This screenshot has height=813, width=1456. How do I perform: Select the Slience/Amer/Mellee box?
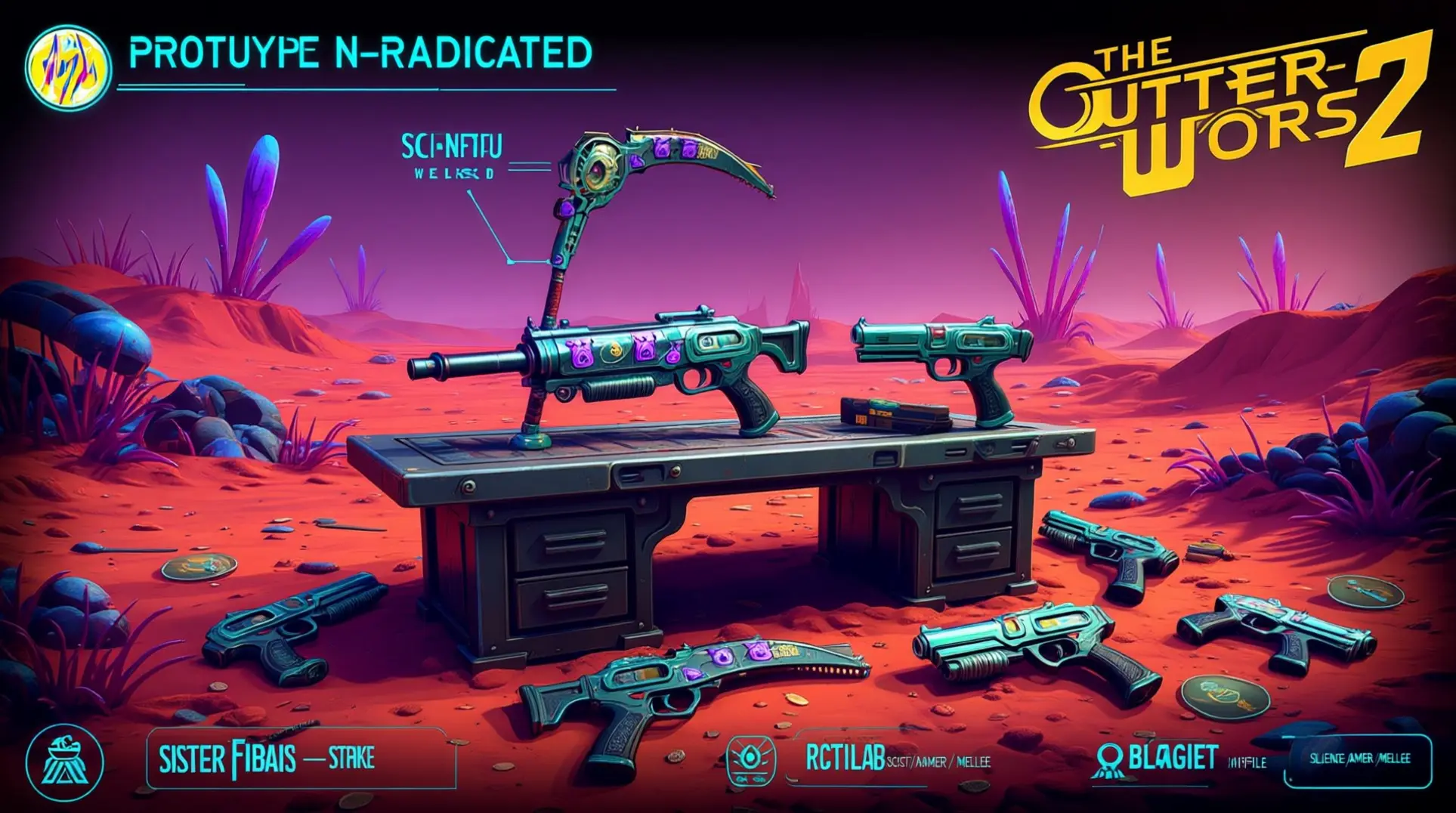click(1358, 759)
